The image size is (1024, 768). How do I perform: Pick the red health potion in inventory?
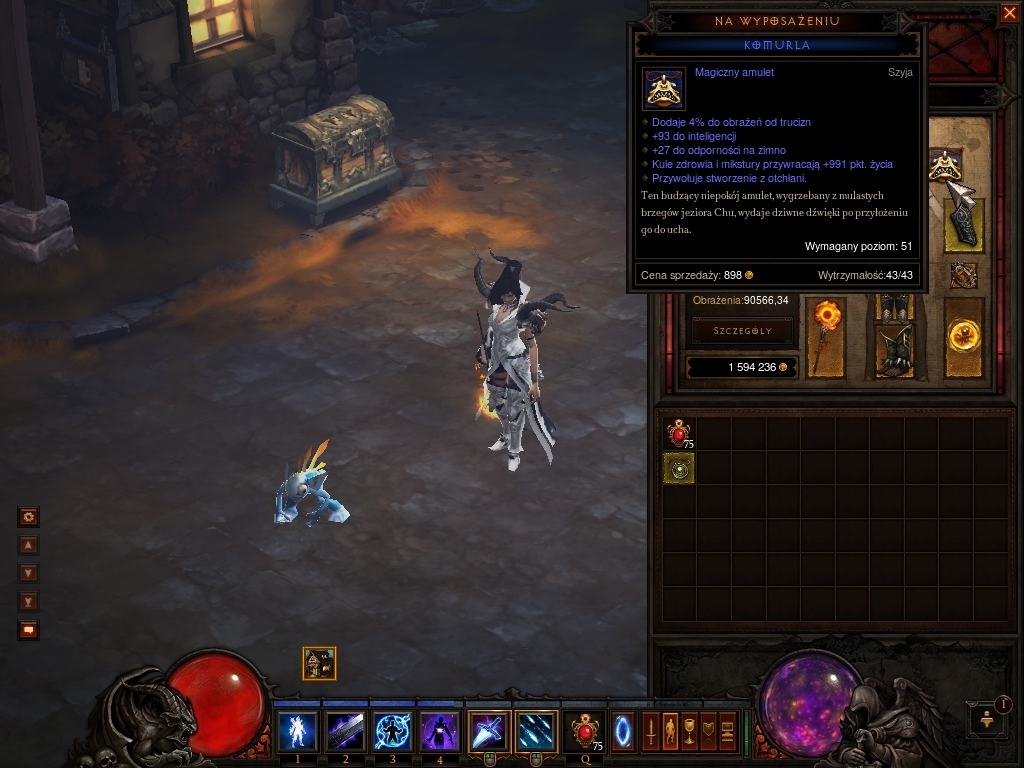(x=679, y=434)
